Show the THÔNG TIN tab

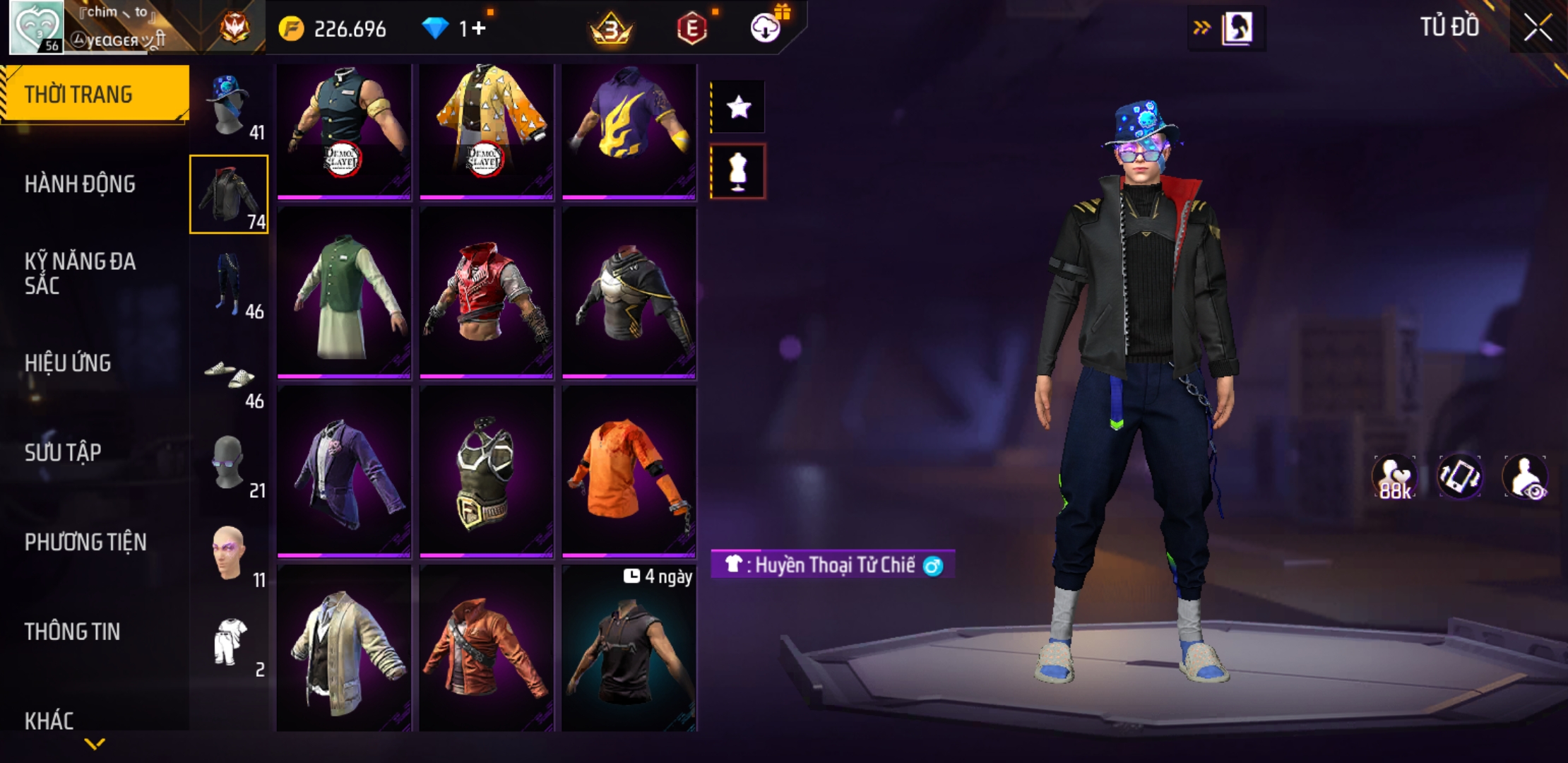coord(72,632)
